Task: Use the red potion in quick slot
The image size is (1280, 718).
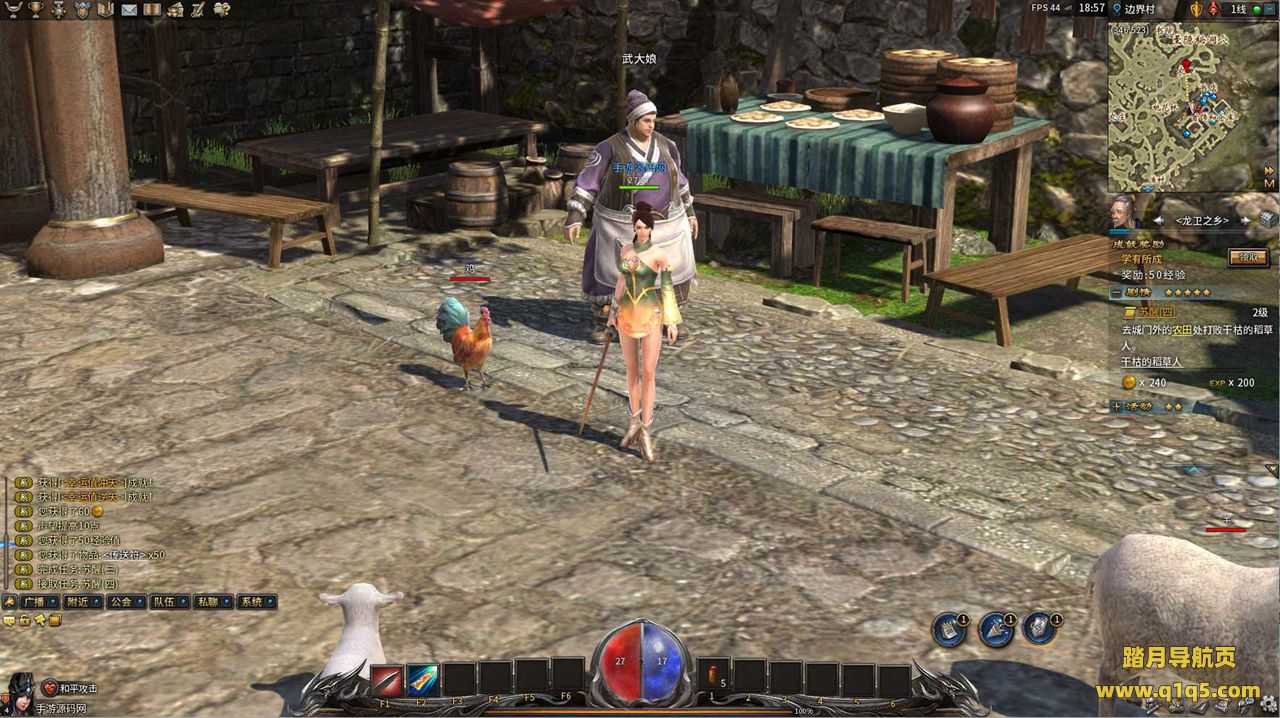Action: [x=713, y=677]
